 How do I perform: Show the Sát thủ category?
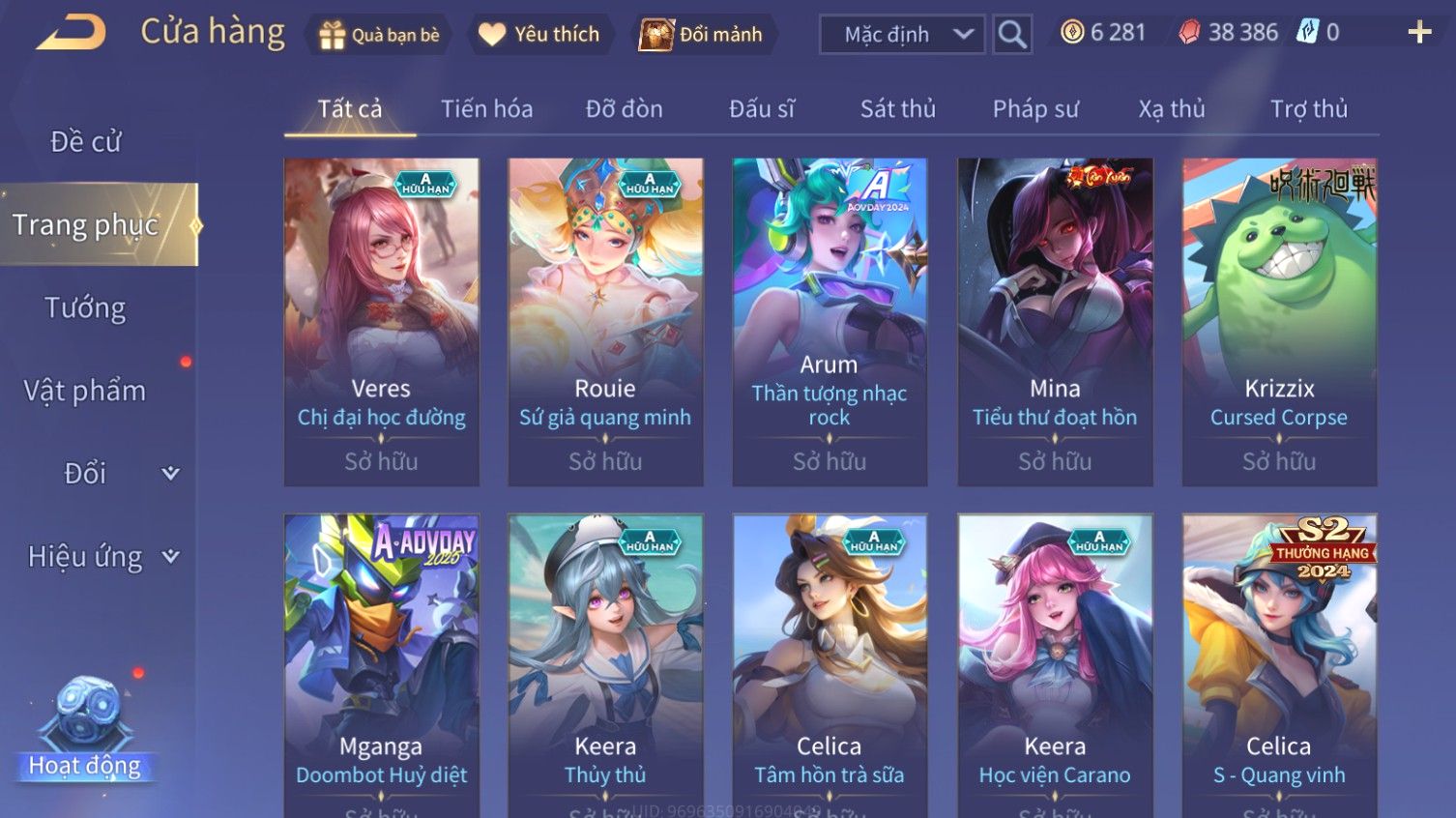pyautogui.click(x=897, y=109)
